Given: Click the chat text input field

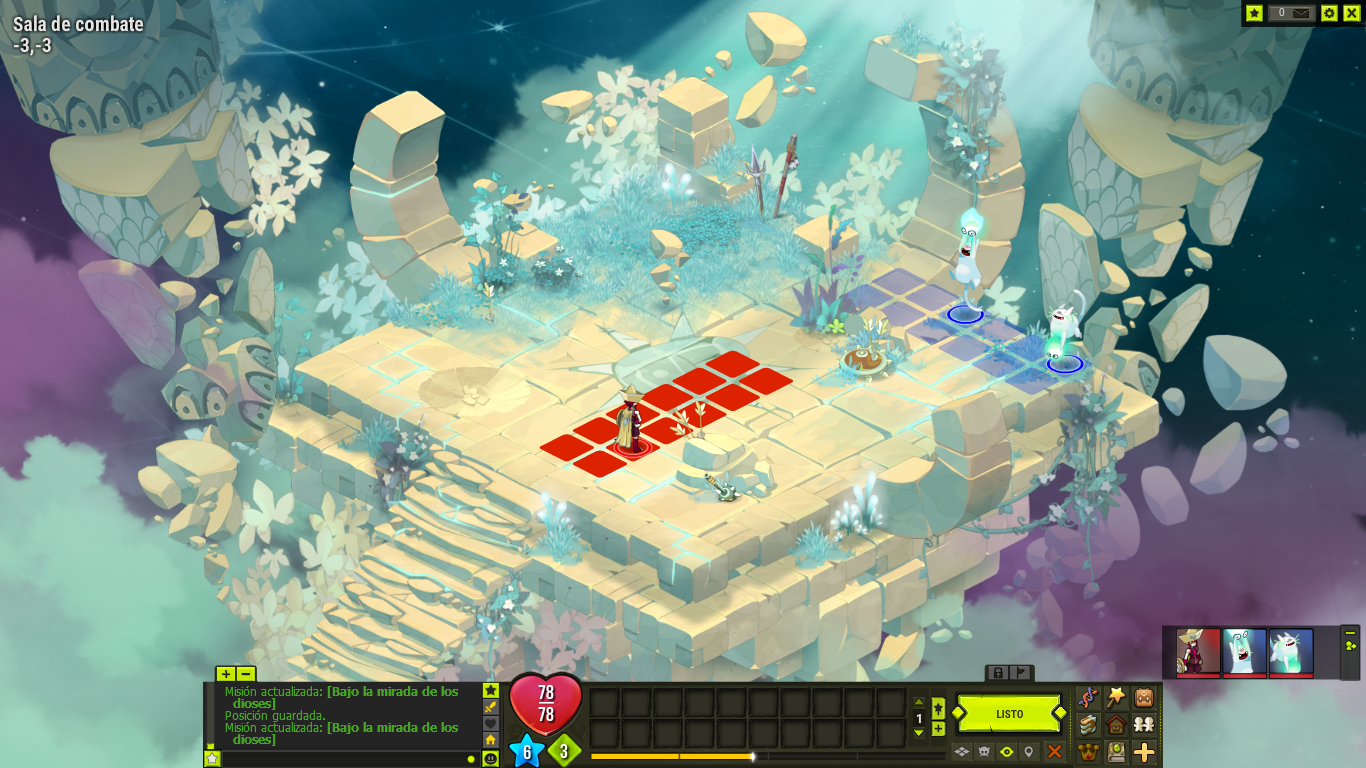Looking at the screenshot, I should [340, 759].
